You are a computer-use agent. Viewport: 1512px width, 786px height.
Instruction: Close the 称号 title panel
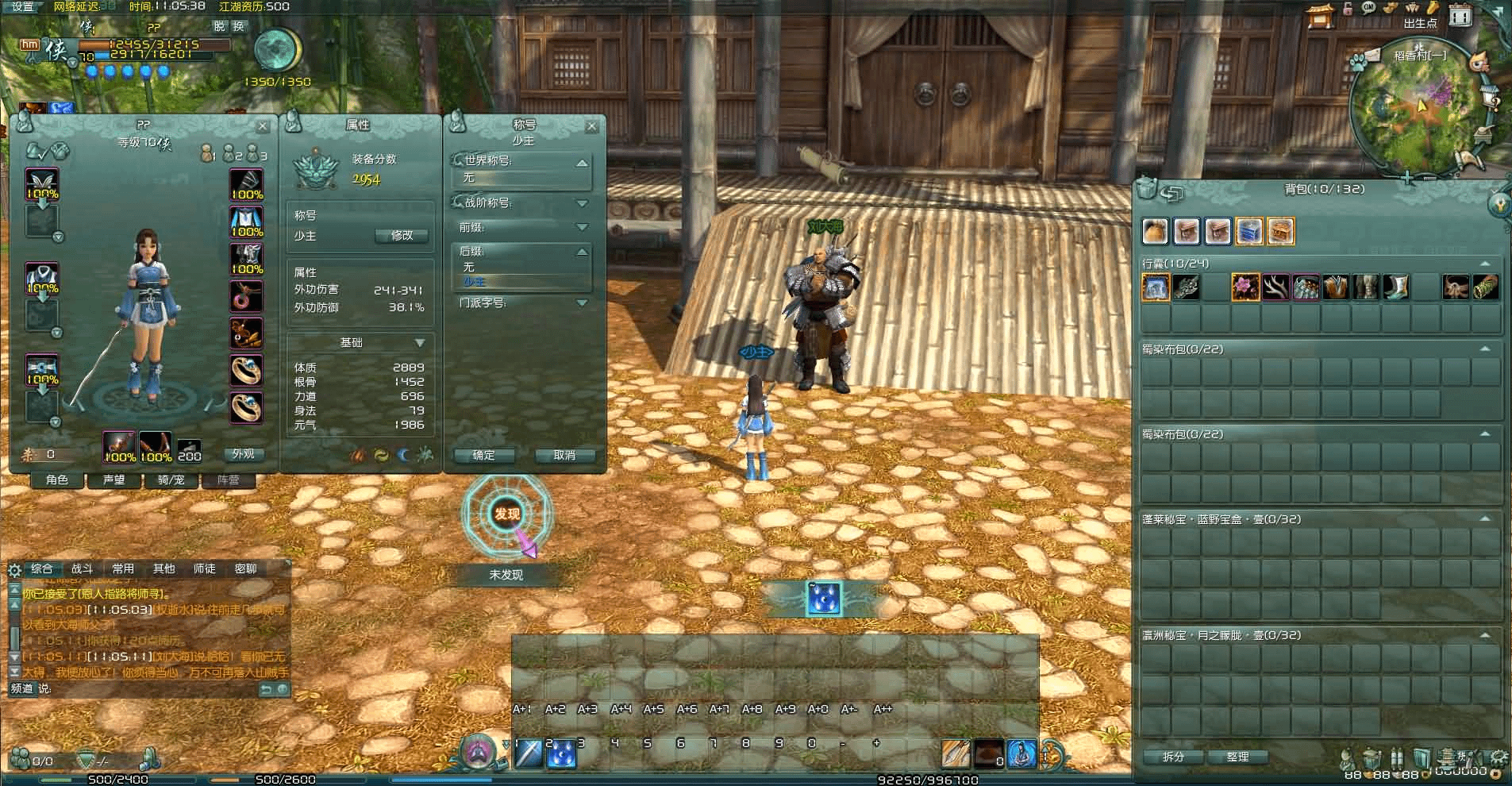click(x=591, y=126)
